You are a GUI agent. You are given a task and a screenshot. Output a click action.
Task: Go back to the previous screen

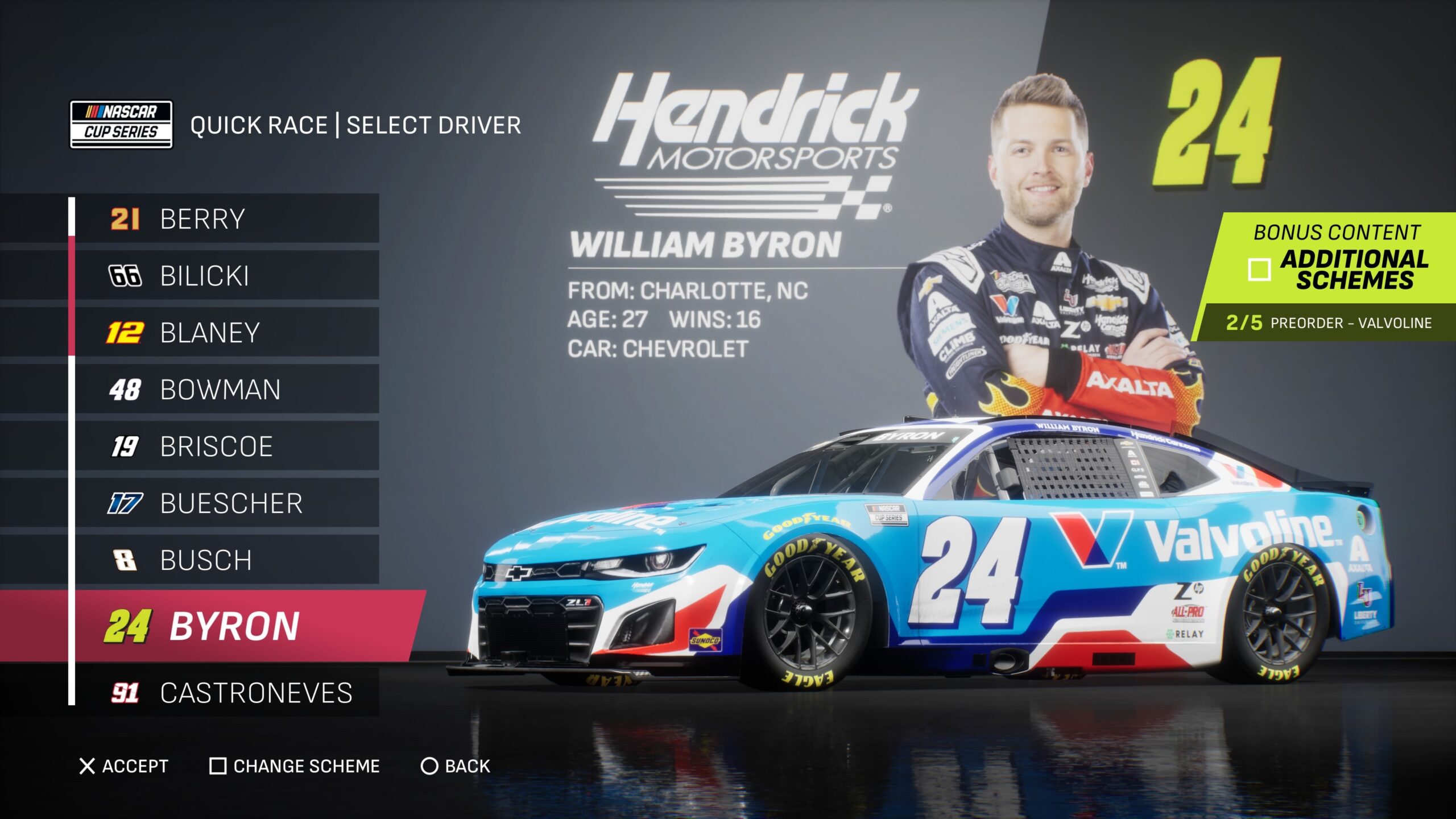coord(455,766)
